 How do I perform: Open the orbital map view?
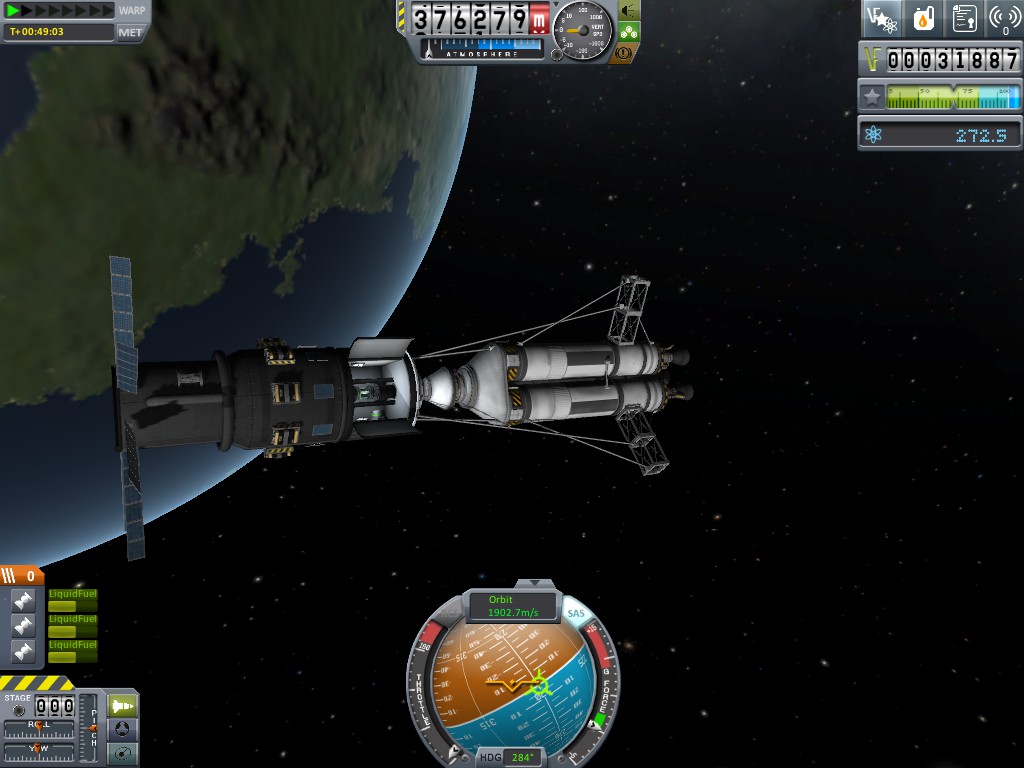(122, 753)
